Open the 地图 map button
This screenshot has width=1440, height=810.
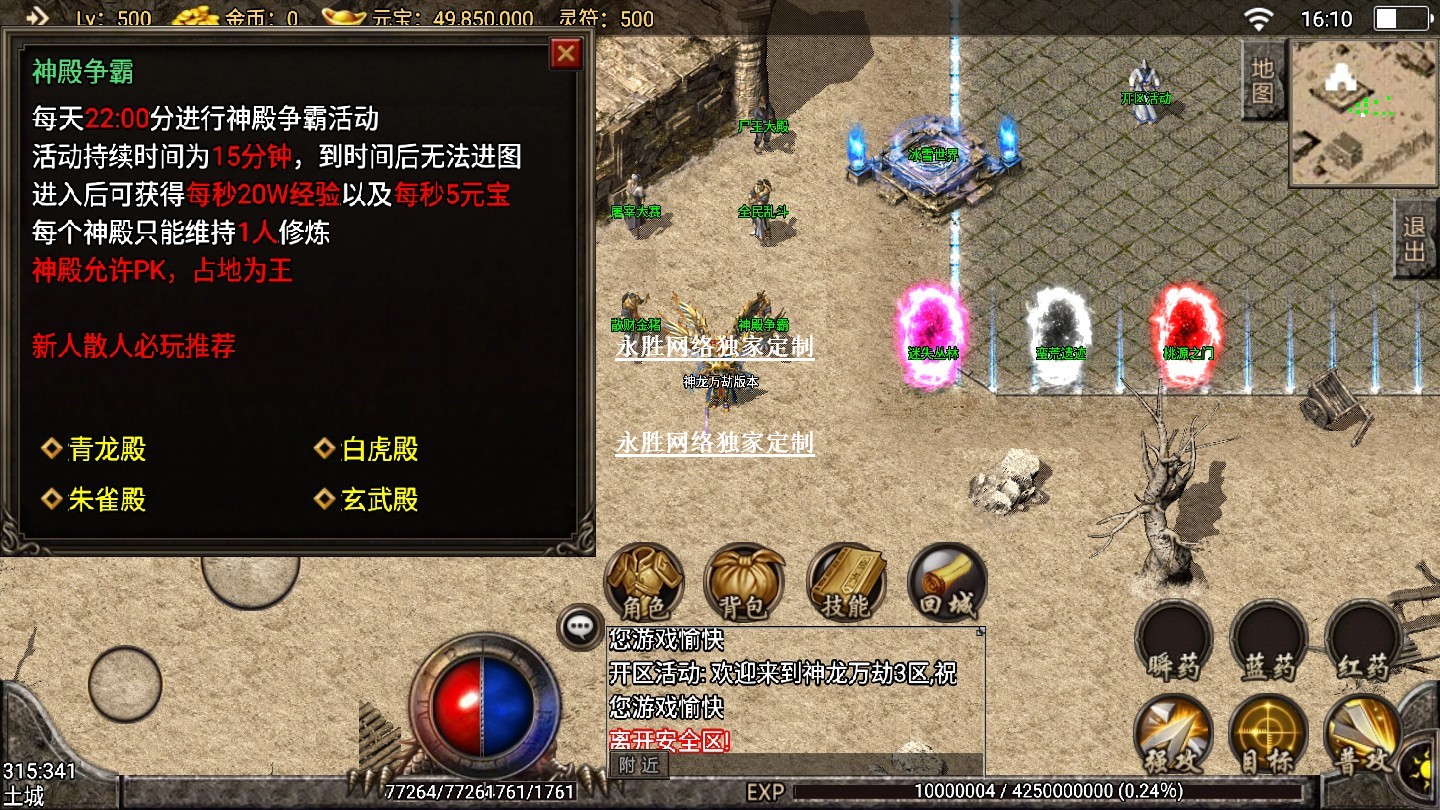(1263, 81)
